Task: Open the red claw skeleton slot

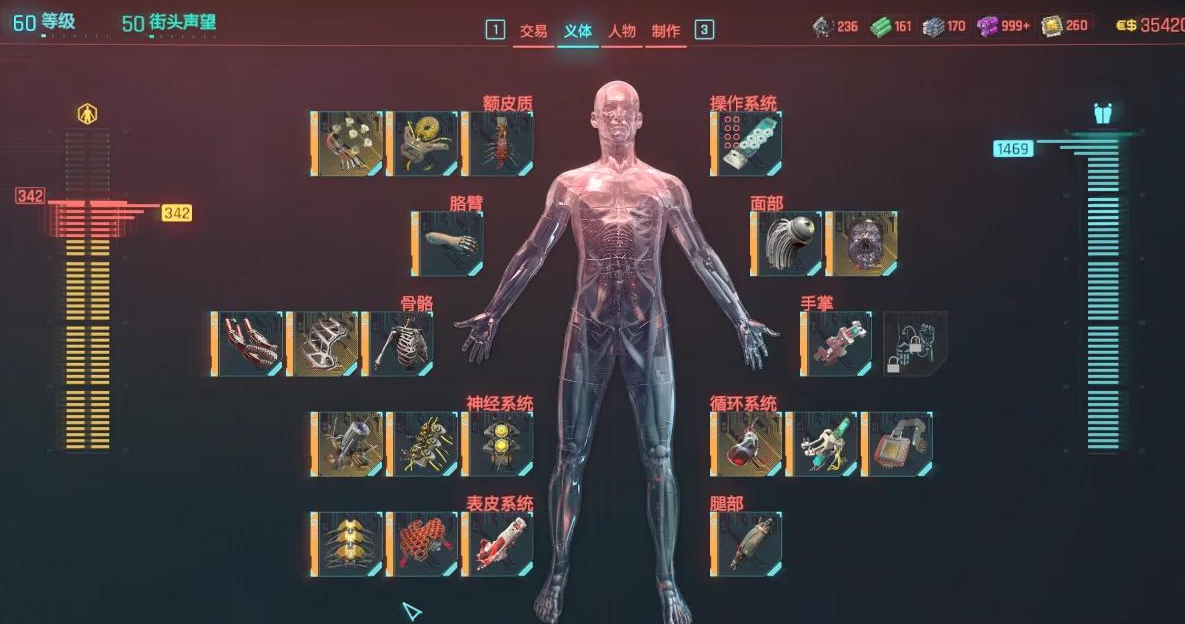Action: 248,344
